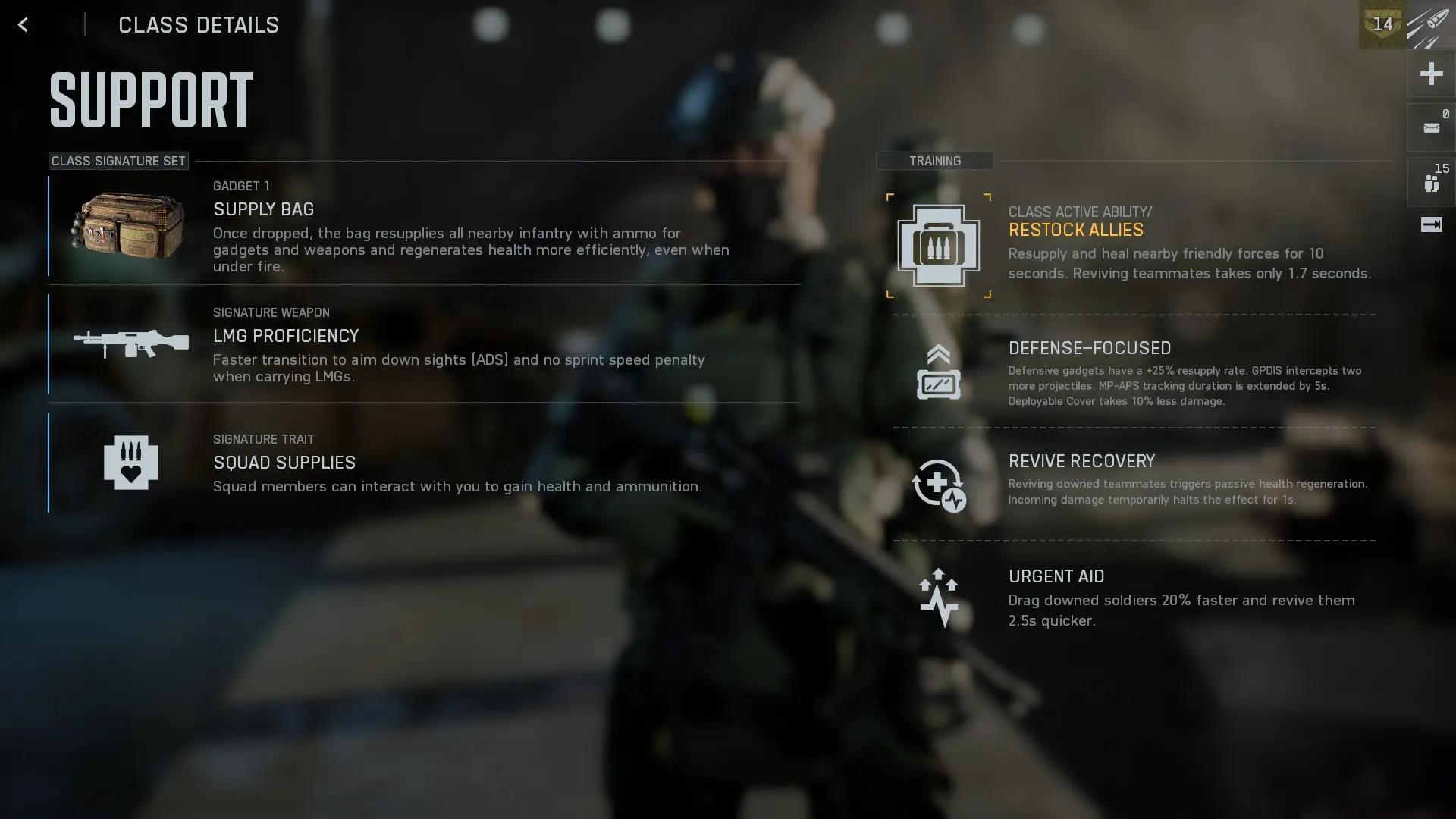The width and height of the screenshot is (1456, 819).
Task: Expand the side panel with the arrow-to-bar icon
Action: click(1431, 224)
